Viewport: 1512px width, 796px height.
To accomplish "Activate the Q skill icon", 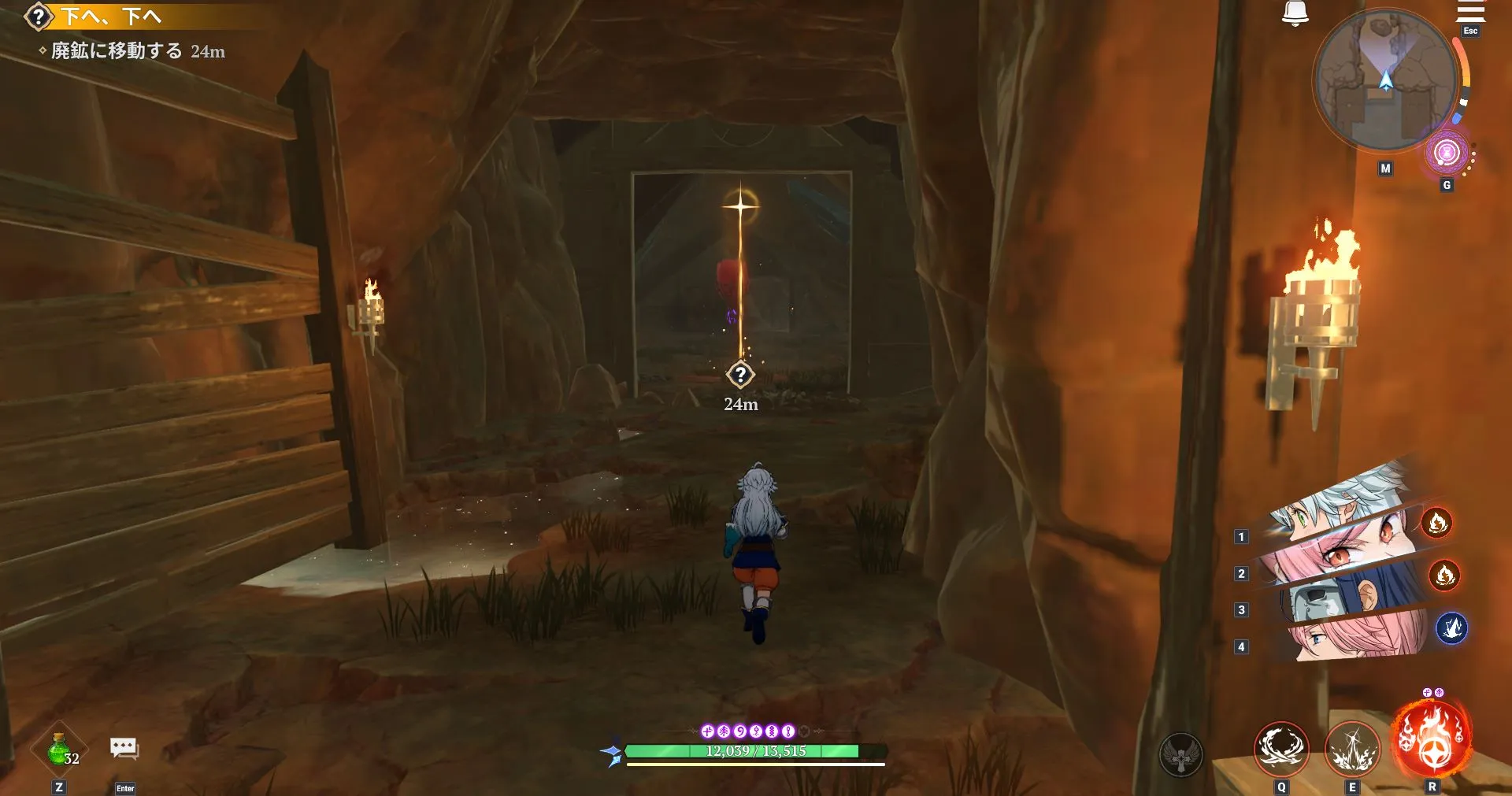I will pos(1280,749).
